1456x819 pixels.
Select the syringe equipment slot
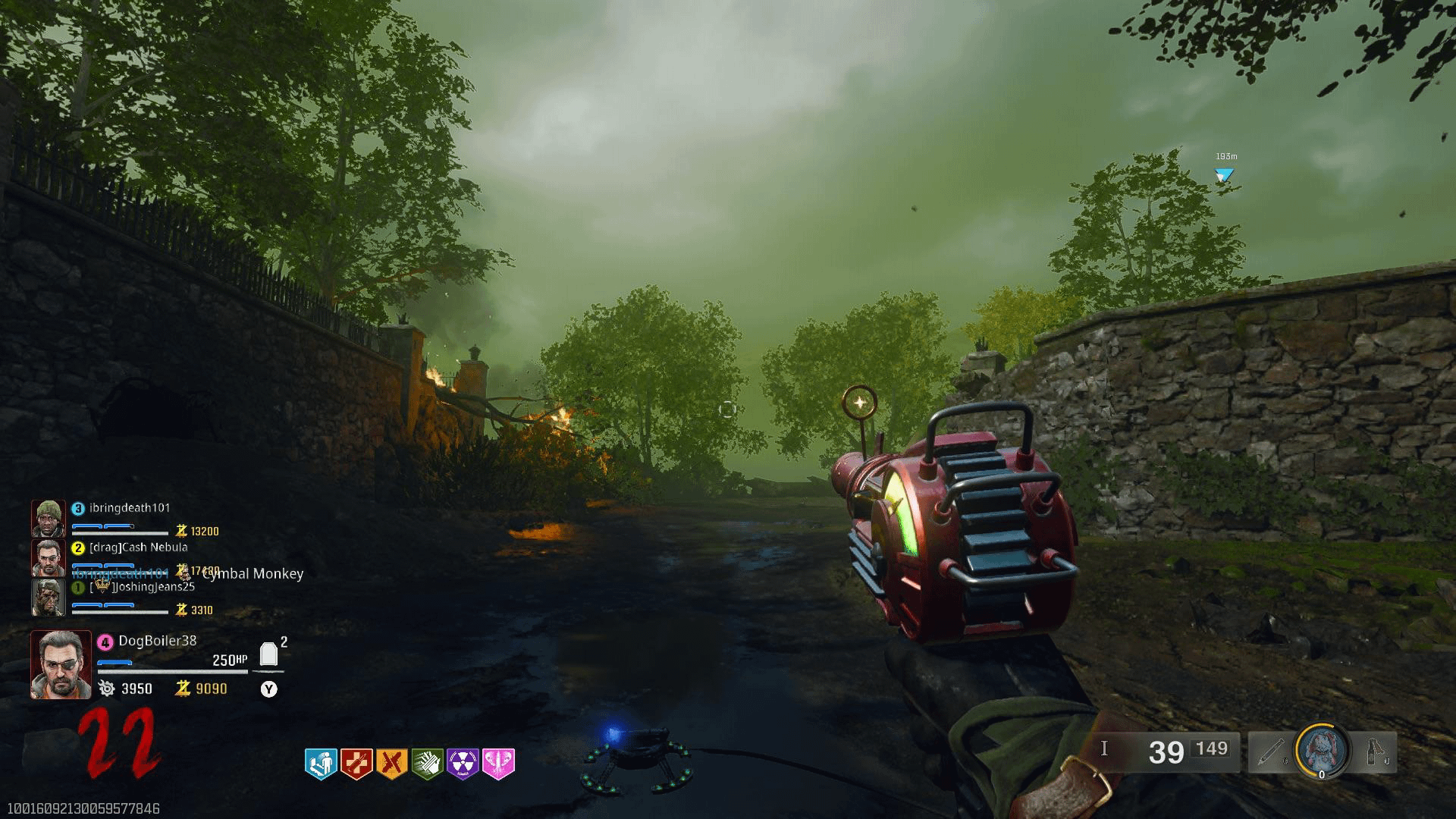tap(1271, 752)
